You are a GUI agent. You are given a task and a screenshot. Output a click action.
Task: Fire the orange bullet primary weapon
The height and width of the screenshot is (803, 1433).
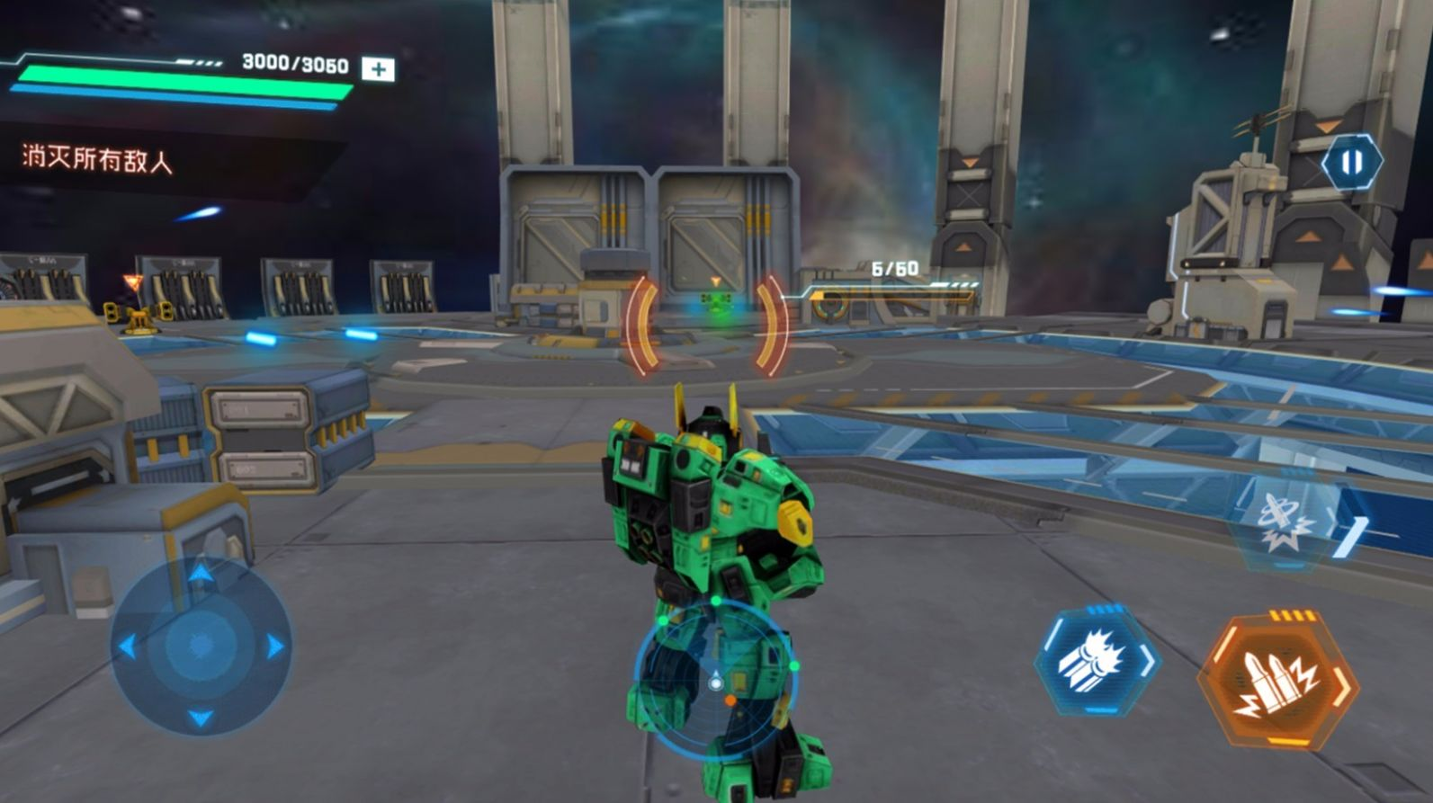tap(1278, 680)
